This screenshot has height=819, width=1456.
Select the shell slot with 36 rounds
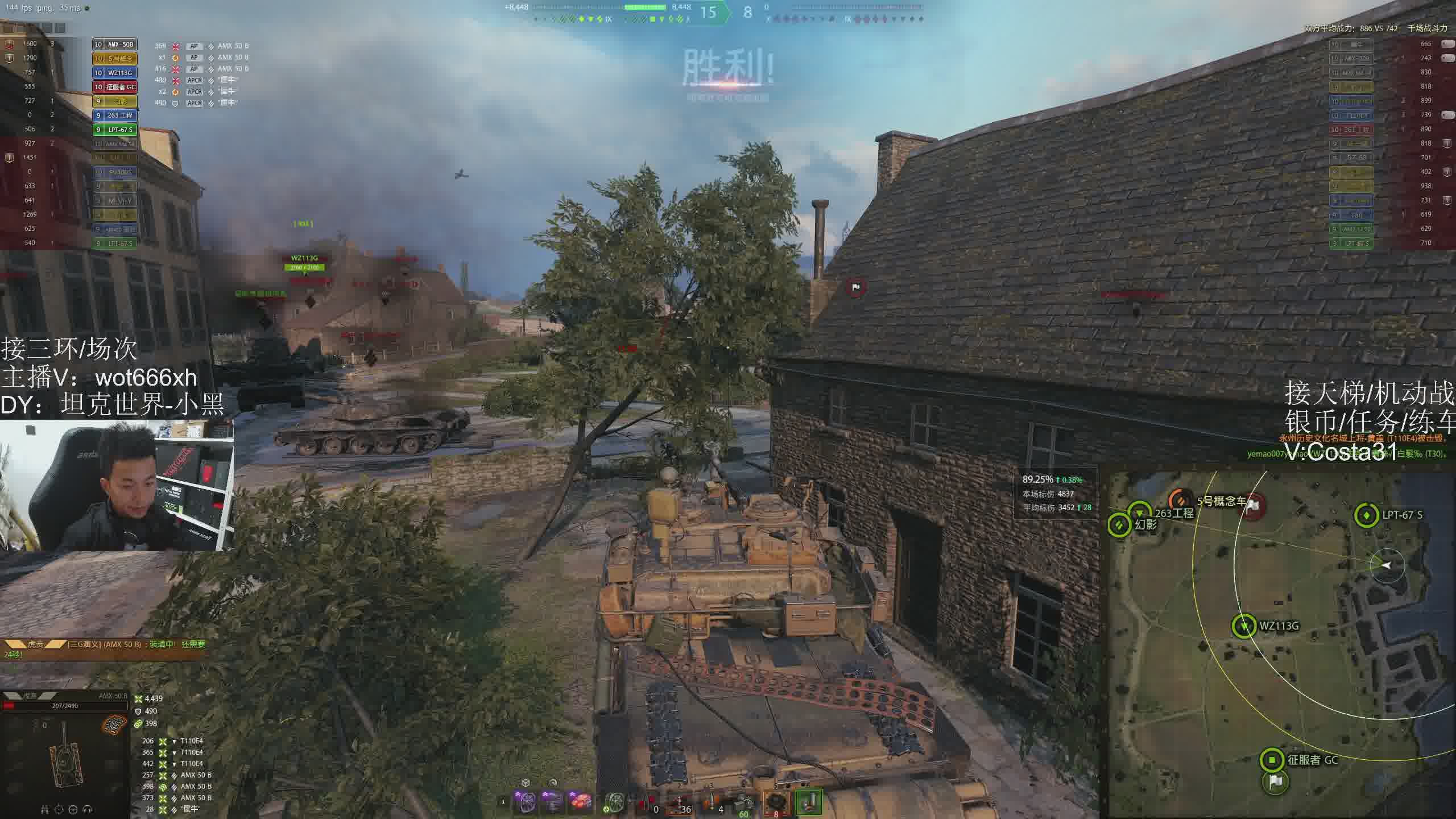coord(679,803)
